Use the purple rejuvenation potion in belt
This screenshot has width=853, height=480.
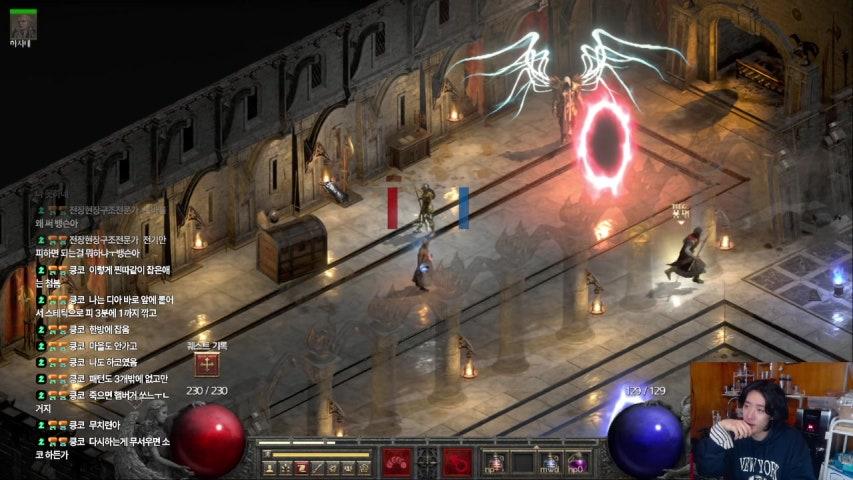(x=576, y=463)
